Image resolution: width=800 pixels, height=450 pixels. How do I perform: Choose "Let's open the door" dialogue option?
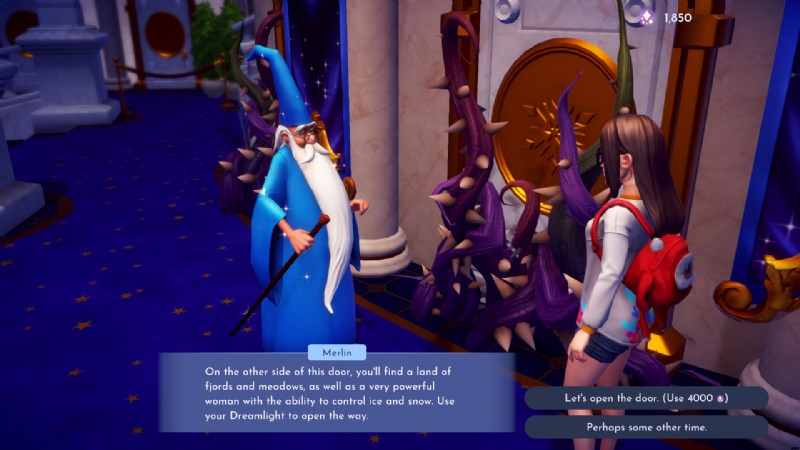tap(645, 398)
